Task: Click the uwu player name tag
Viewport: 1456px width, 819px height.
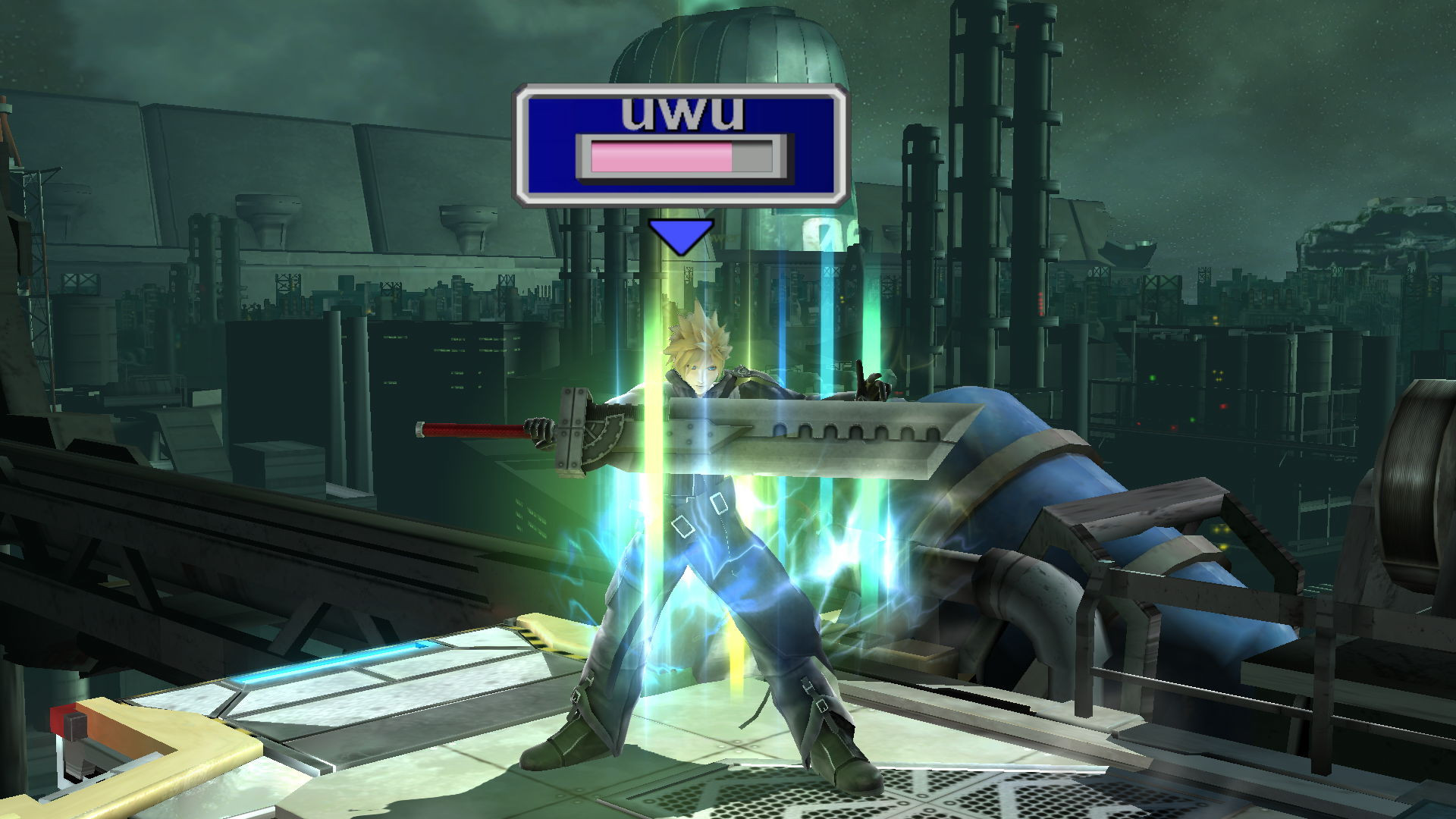Action: (x=680, y=112)
